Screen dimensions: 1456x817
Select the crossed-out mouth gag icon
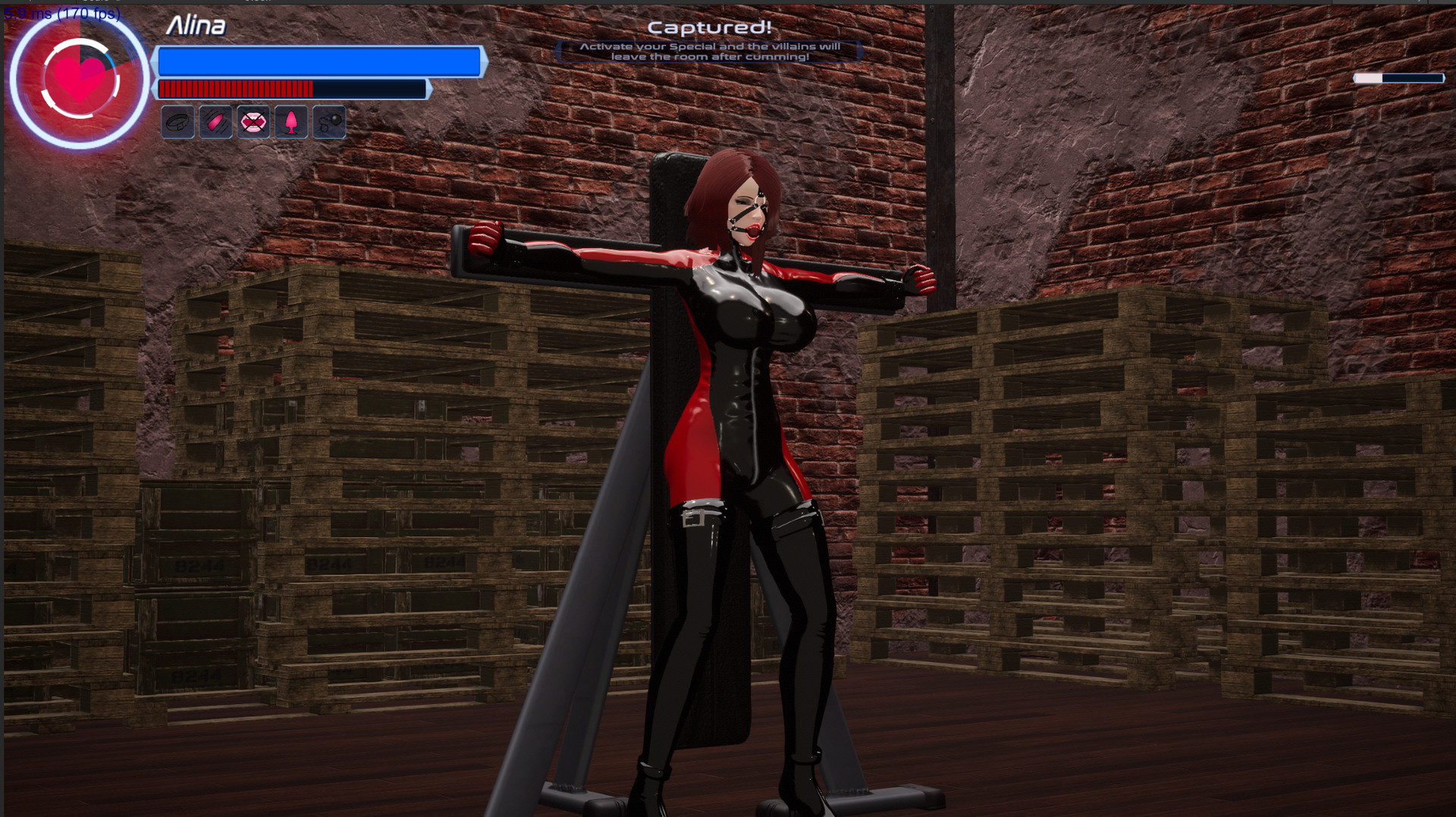[x=253, y=121]
